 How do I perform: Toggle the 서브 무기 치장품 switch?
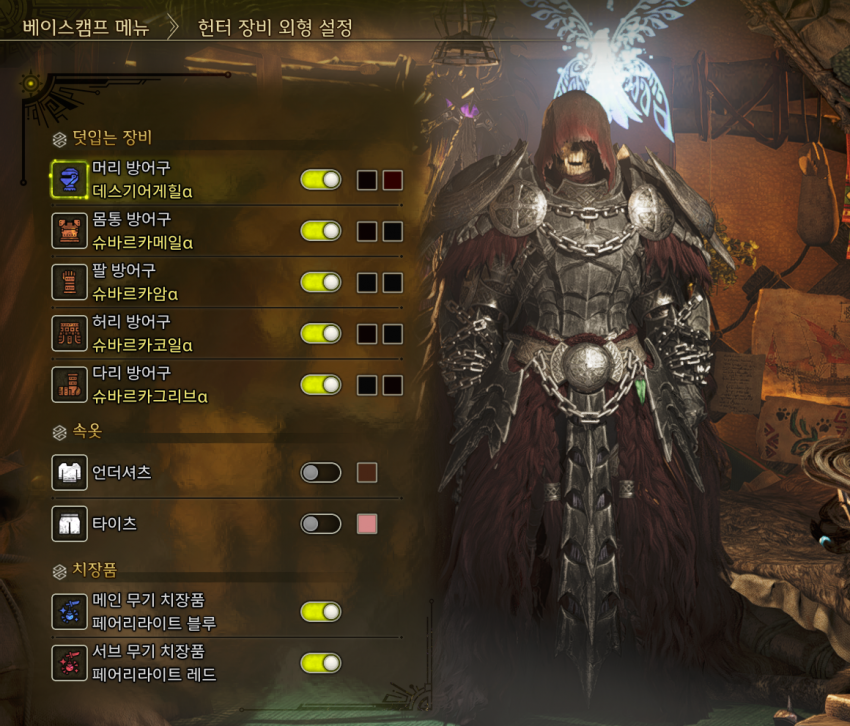pos(321,663)
